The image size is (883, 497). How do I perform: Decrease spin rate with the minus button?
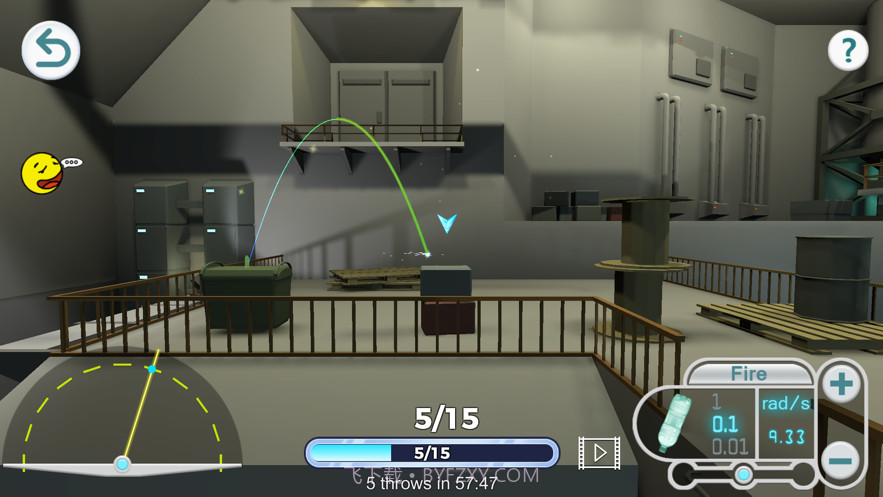[x=841, y=460]
